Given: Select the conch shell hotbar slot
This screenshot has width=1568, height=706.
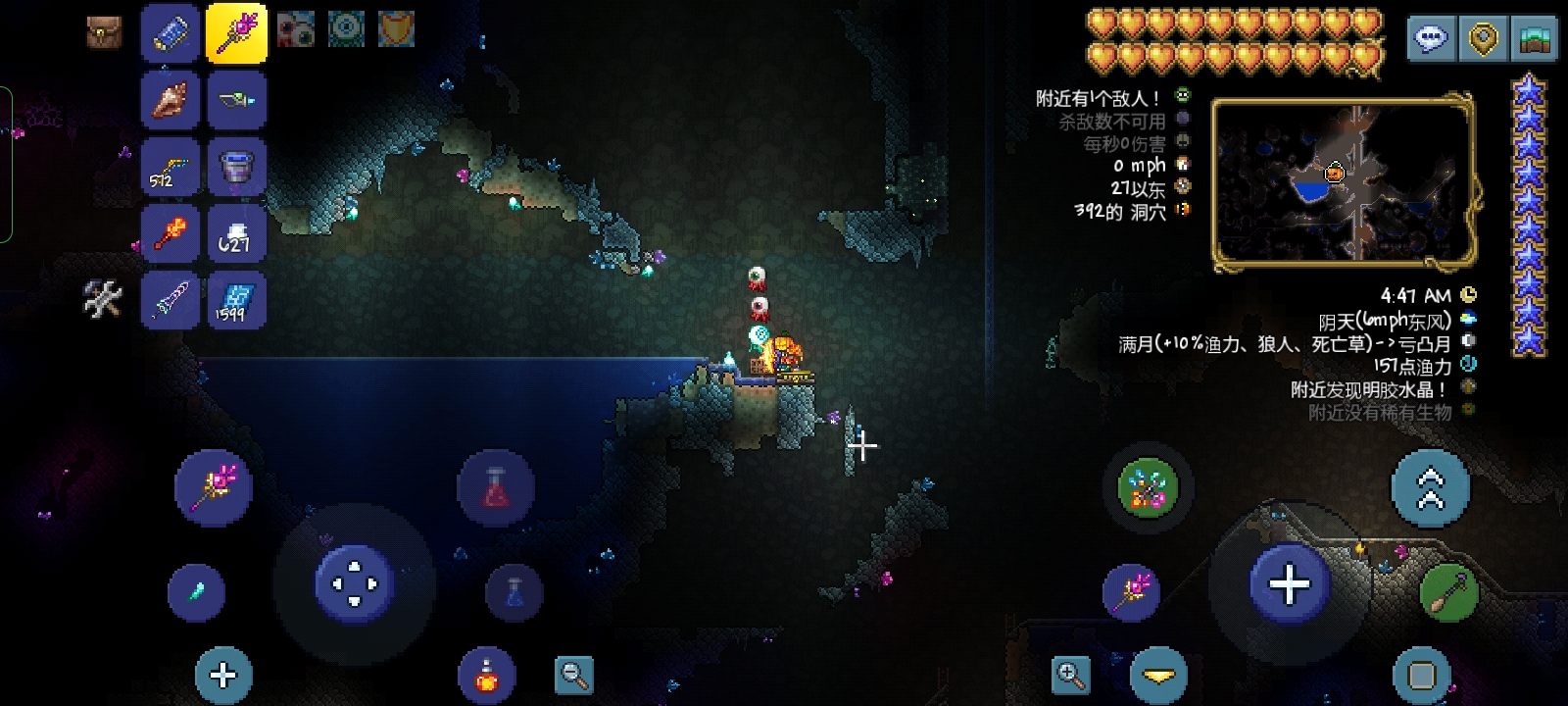Looking at the screenshot, I should [171, 99].
